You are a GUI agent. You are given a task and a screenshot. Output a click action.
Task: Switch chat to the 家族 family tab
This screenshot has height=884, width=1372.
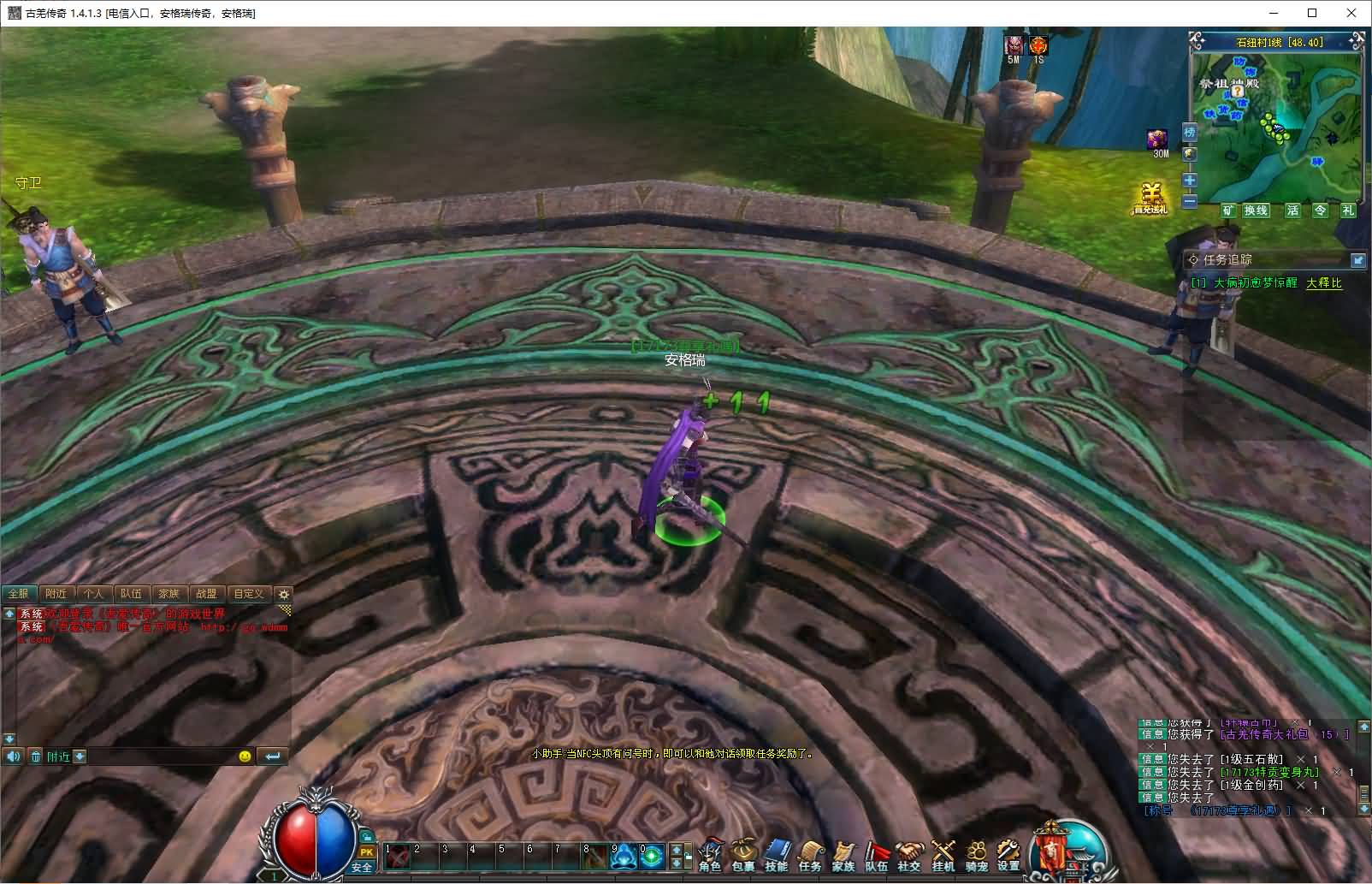click(x=169, y=593)
